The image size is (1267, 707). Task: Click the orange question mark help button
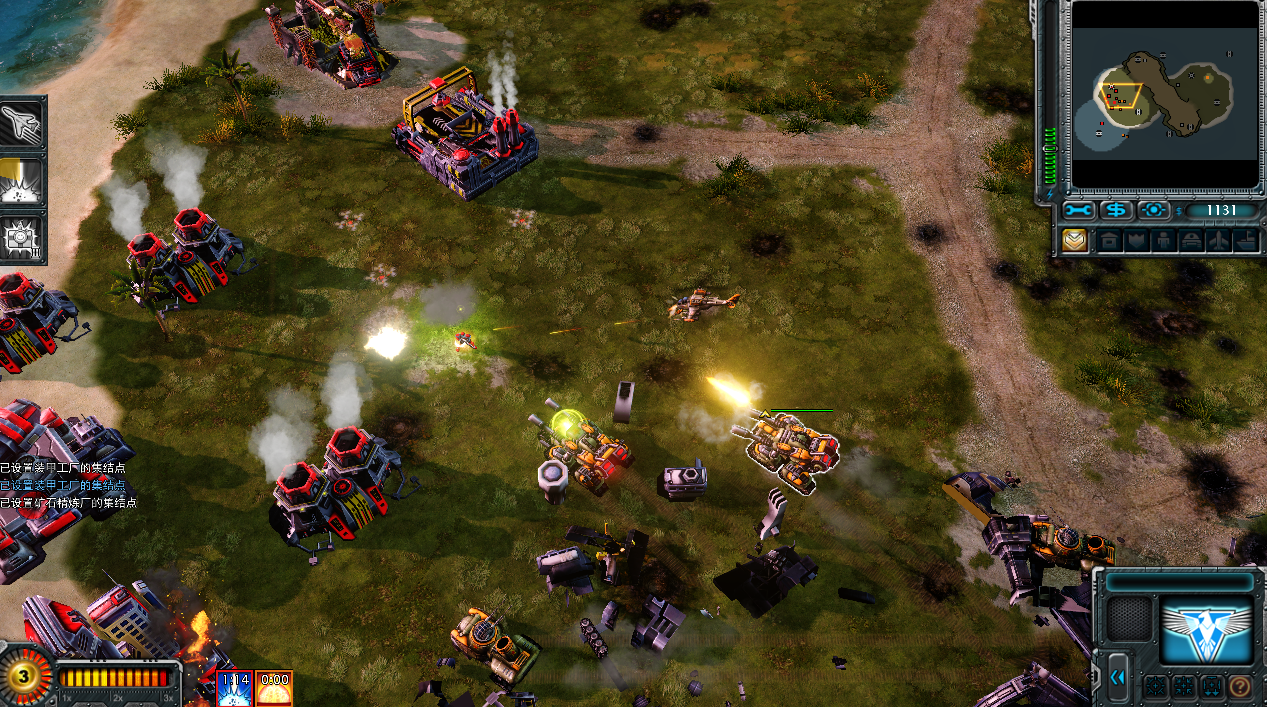[1239, 687]
